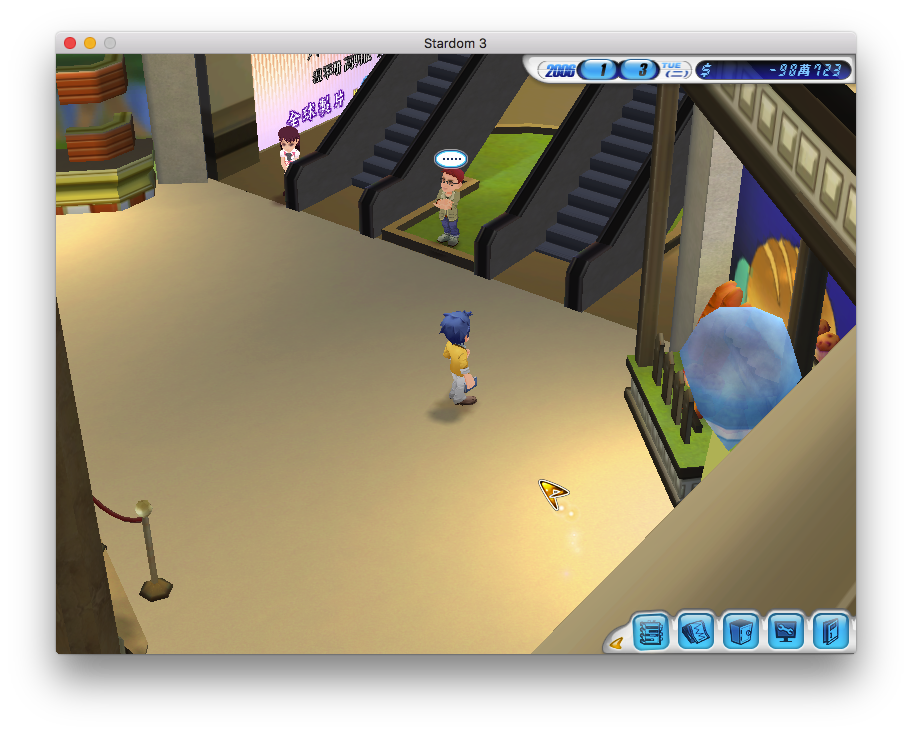Close the Stardom 3 window

(70, 43)
